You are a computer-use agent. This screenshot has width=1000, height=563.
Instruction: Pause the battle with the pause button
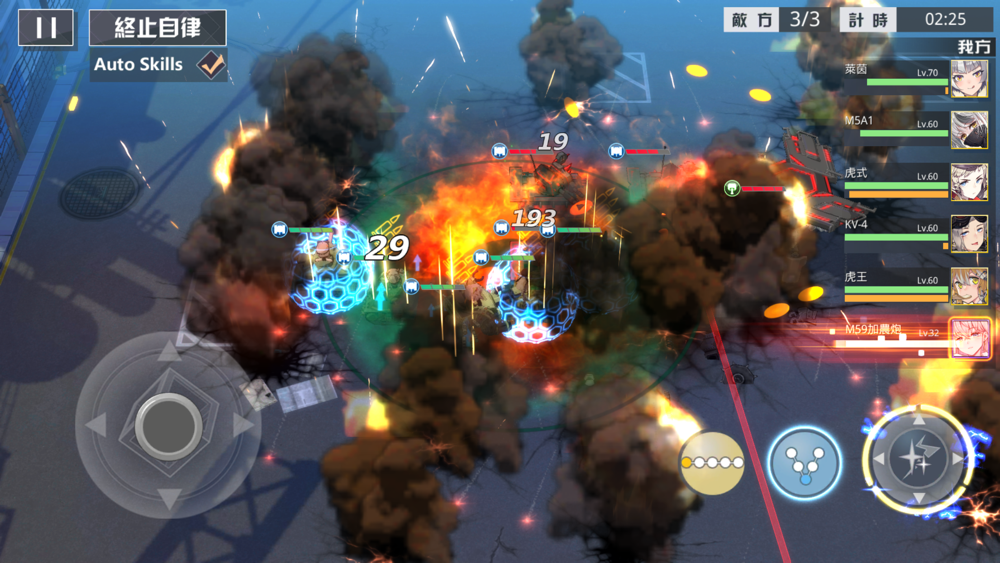(x=46, y=28)
